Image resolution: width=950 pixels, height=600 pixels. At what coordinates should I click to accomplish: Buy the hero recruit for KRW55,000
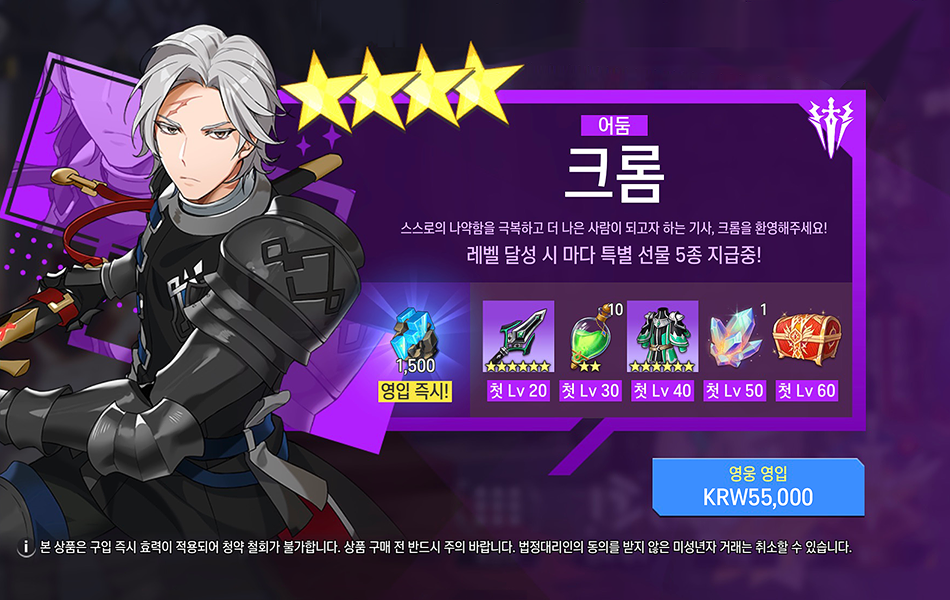(757, 487)
